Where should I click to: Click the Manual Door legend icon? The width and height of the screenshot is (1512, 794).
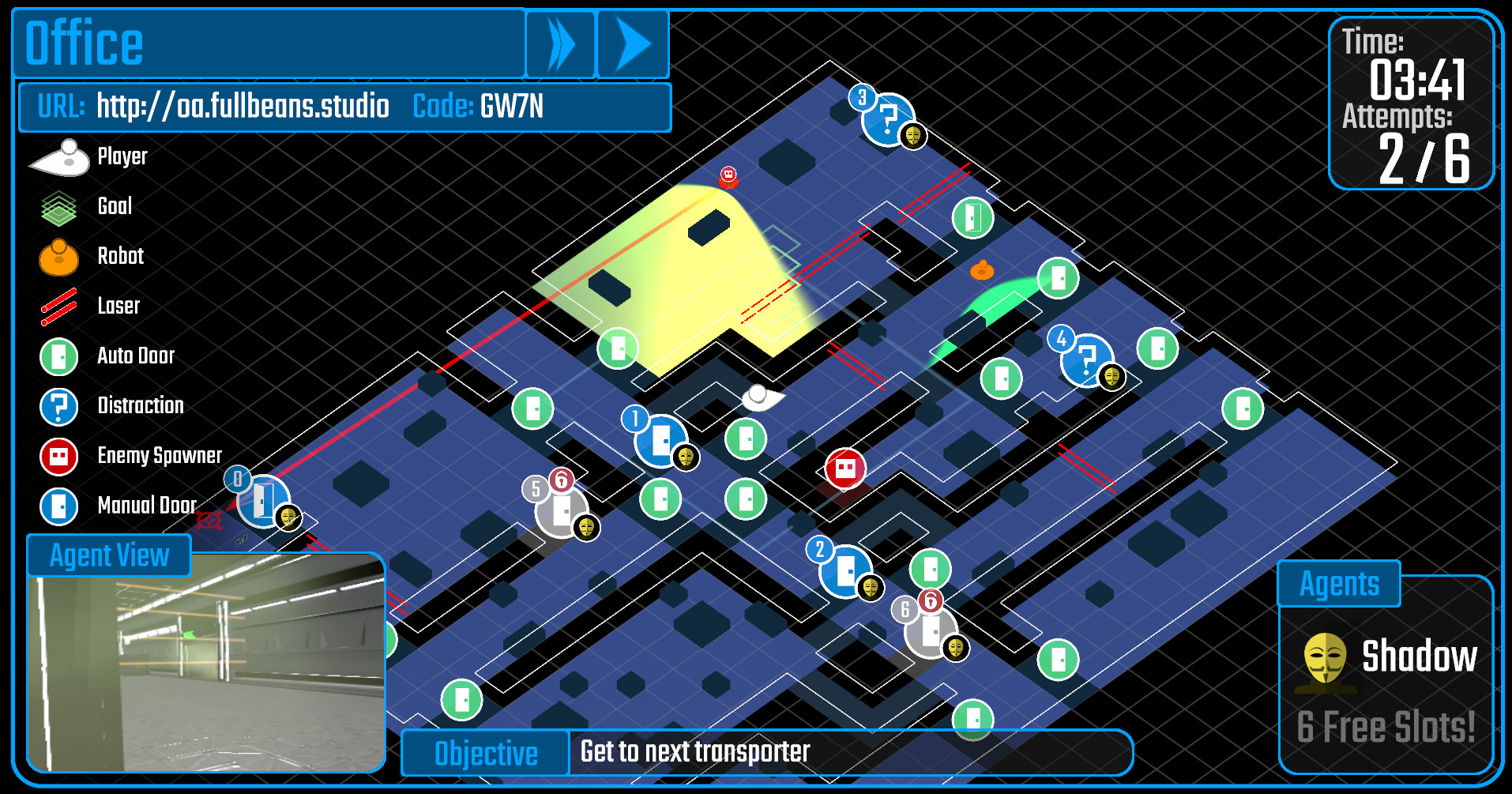[58, 506]
